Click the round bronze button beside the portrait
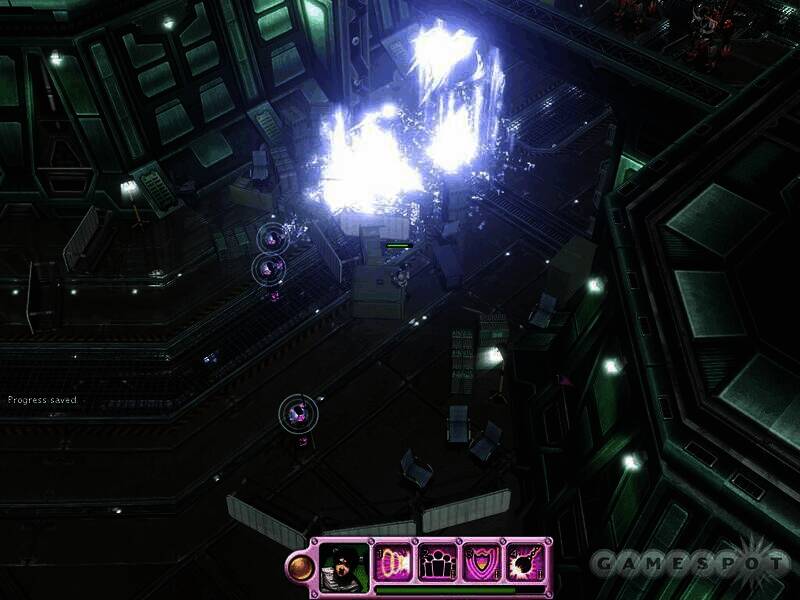This screenshot has height=600, width=800. point(299,567)
